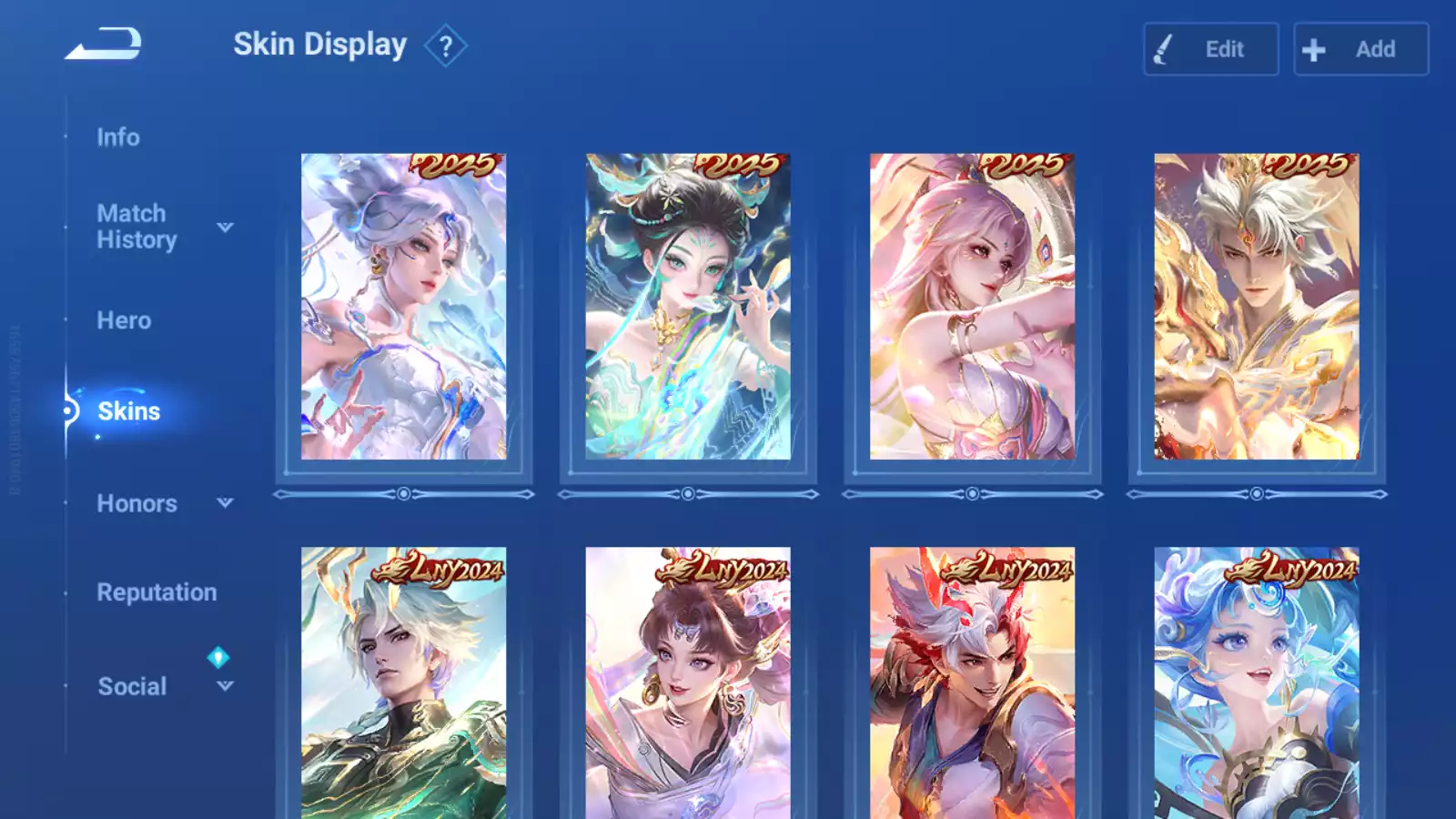
Task: Add a new skin to display
Action: point(1360,49)
